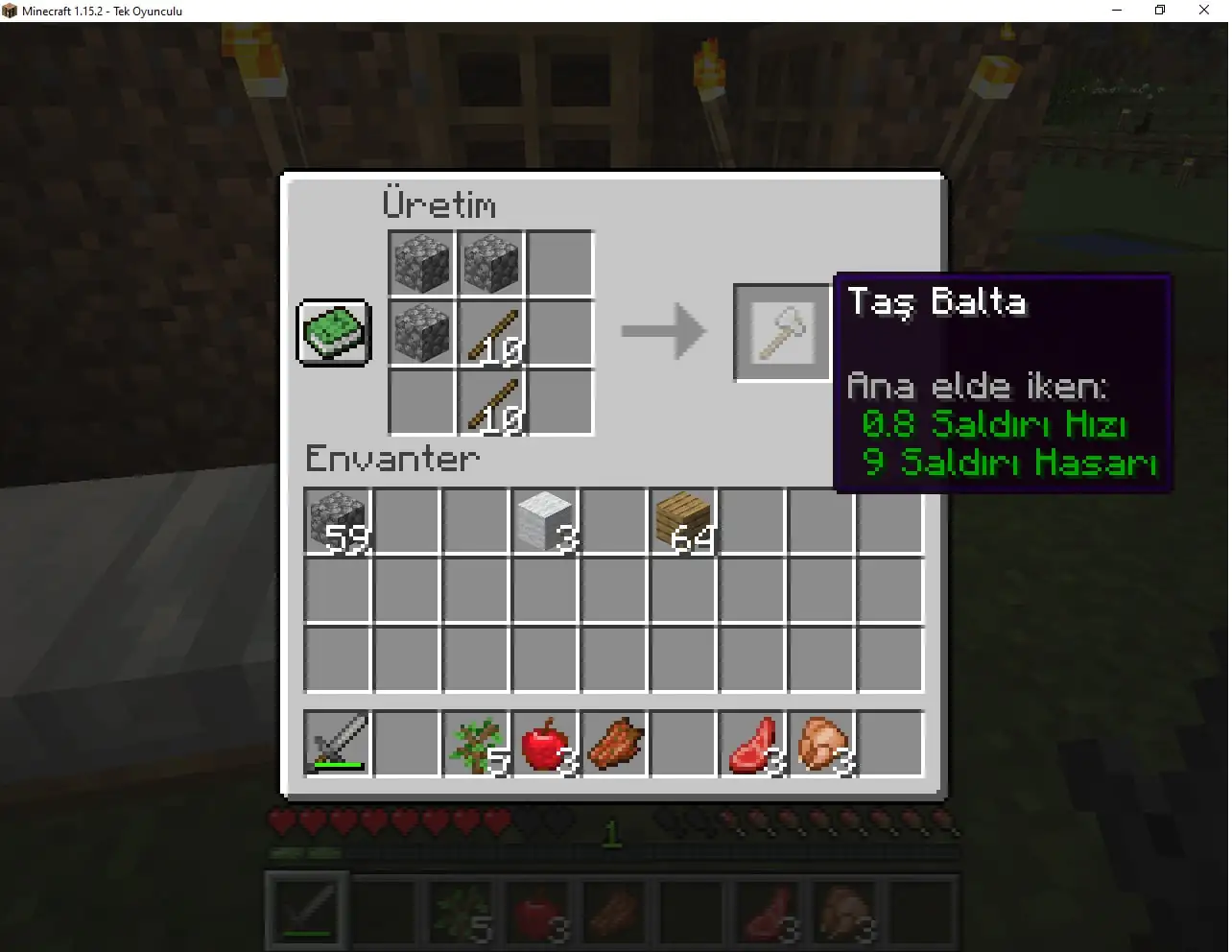Pick up the stick in the middle crafting row
The height and width of the screenshot is (952, 1232).
[490, 333]
